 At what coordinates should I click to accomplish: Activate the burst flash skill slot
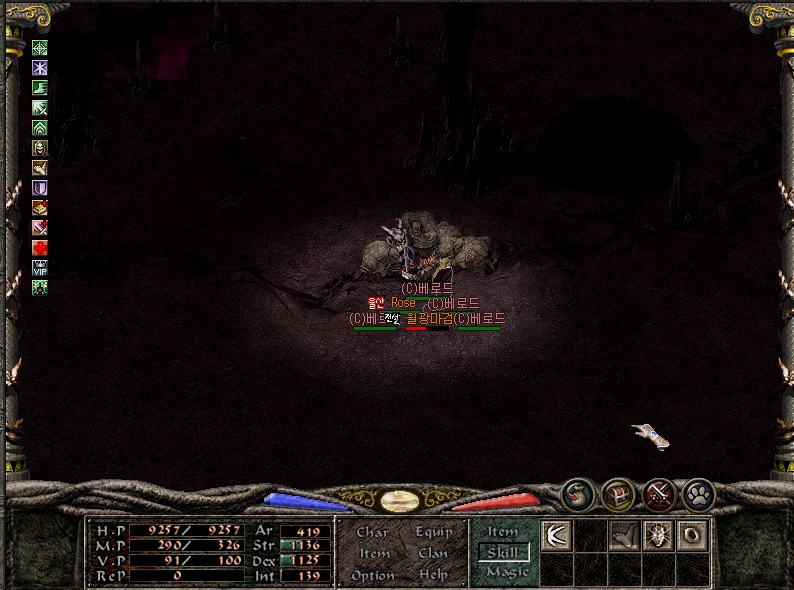coord(658,535)
